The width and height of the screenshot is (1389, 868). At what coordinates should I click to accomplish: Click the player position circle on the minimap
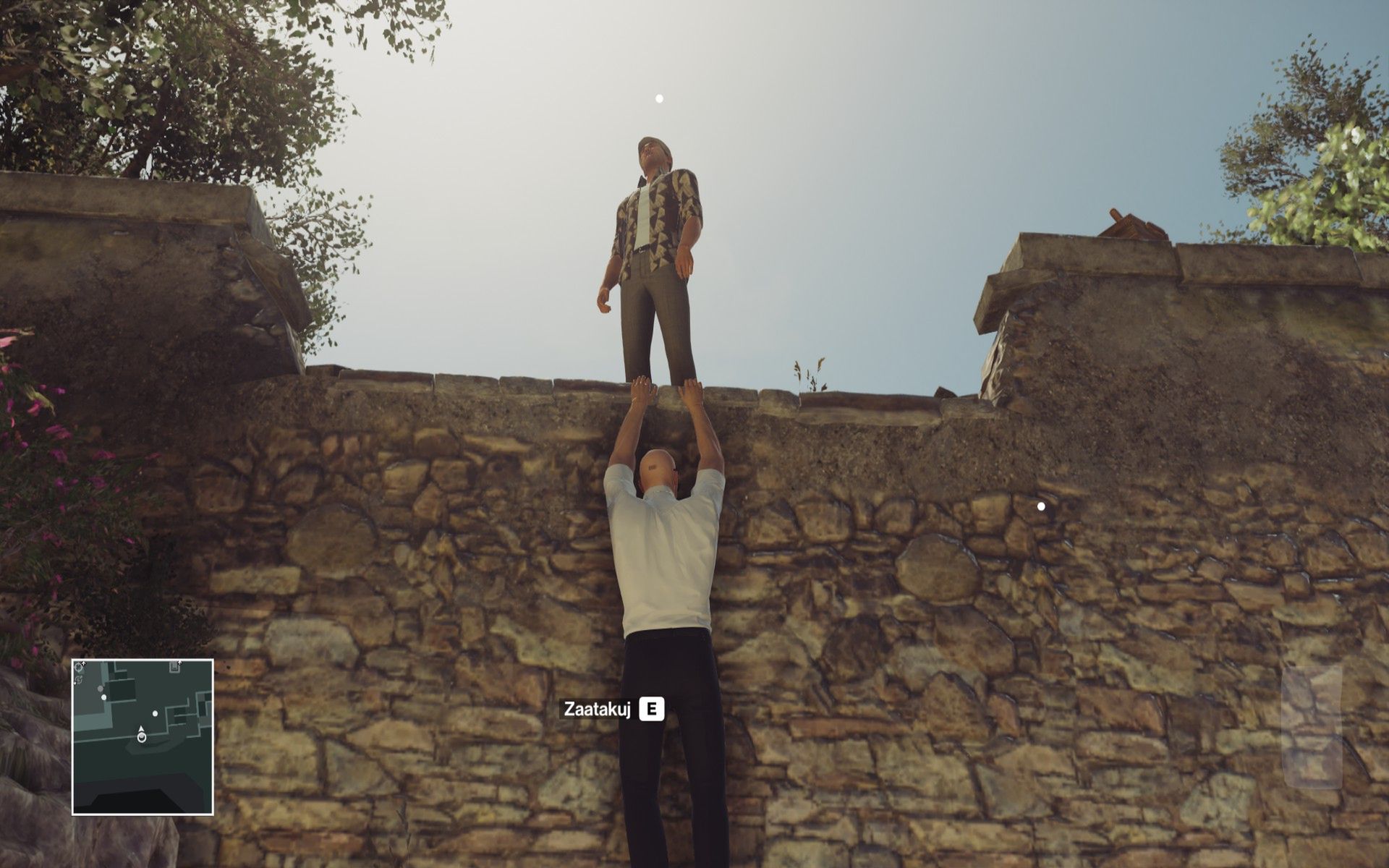tap(142, 737)
